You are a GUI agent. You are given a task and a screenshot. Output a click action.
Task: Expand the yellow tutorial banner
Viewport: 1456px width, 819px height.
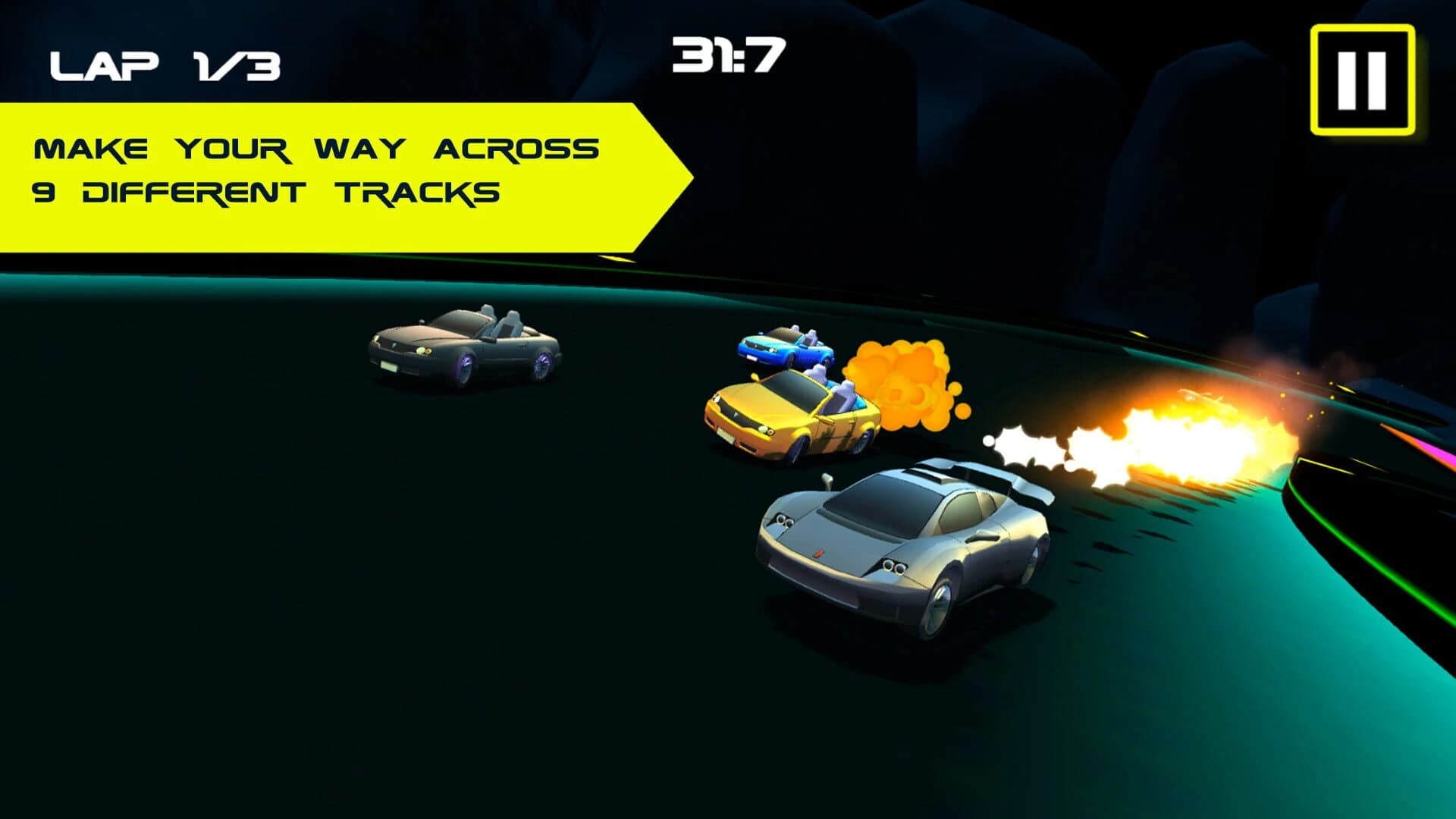pyautogui.click(x=318, y=174)
